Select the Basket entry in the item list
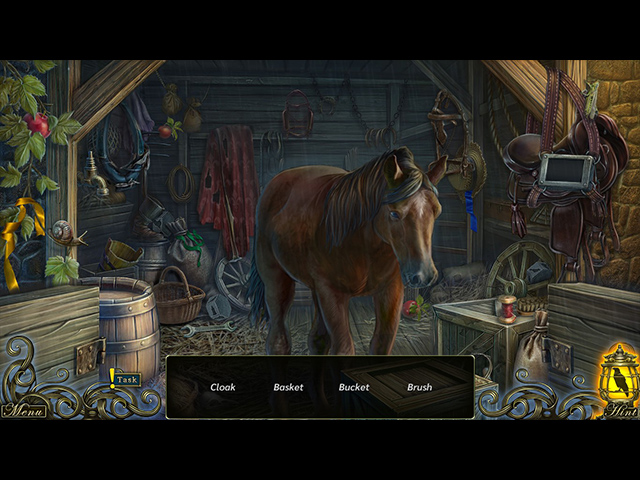This screenshot has height=480, width=640. [x=288, y=387]
